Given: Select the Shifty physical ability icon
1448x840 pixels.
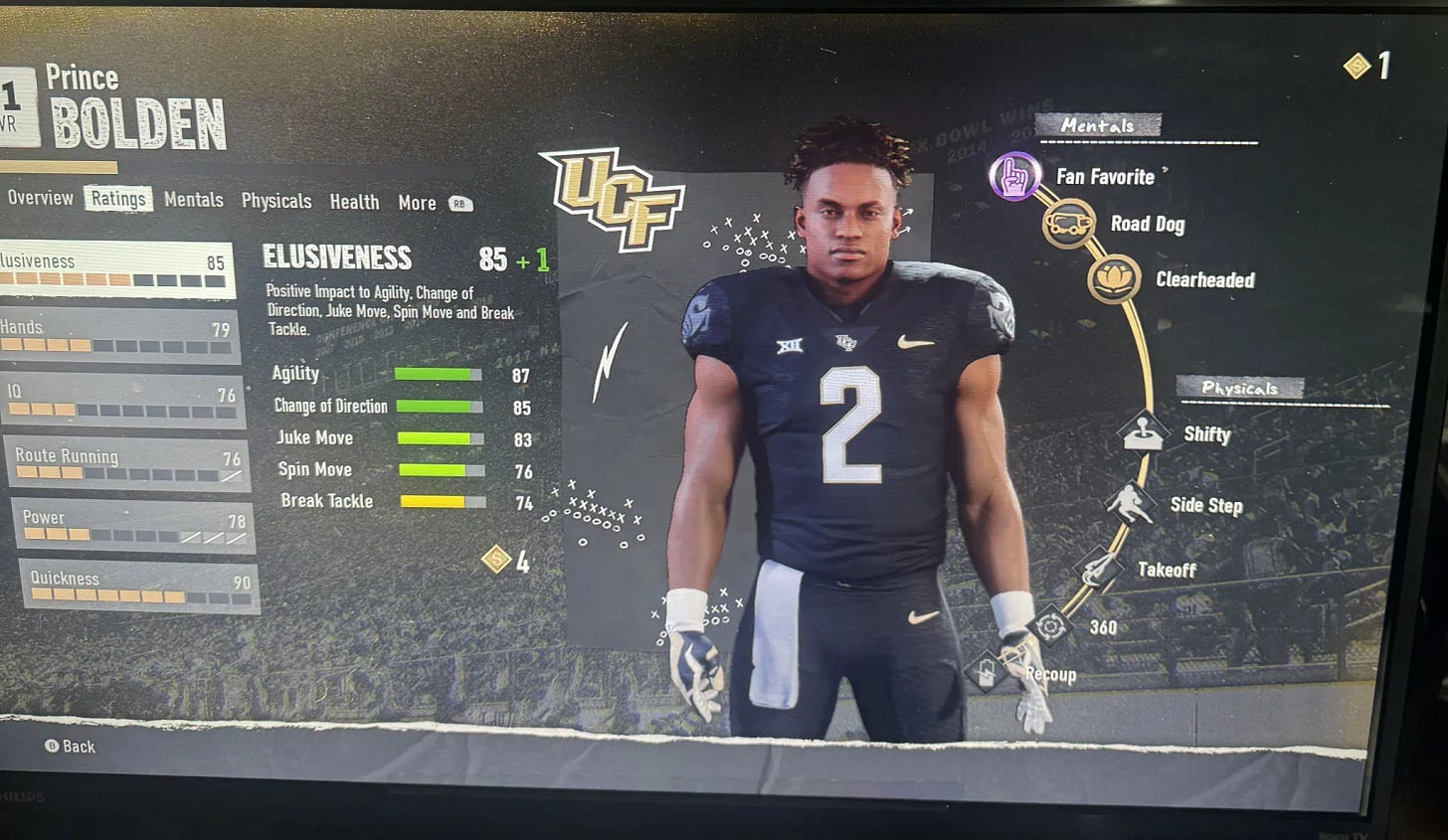Looking at the screenshot, I should [1143, 433].
